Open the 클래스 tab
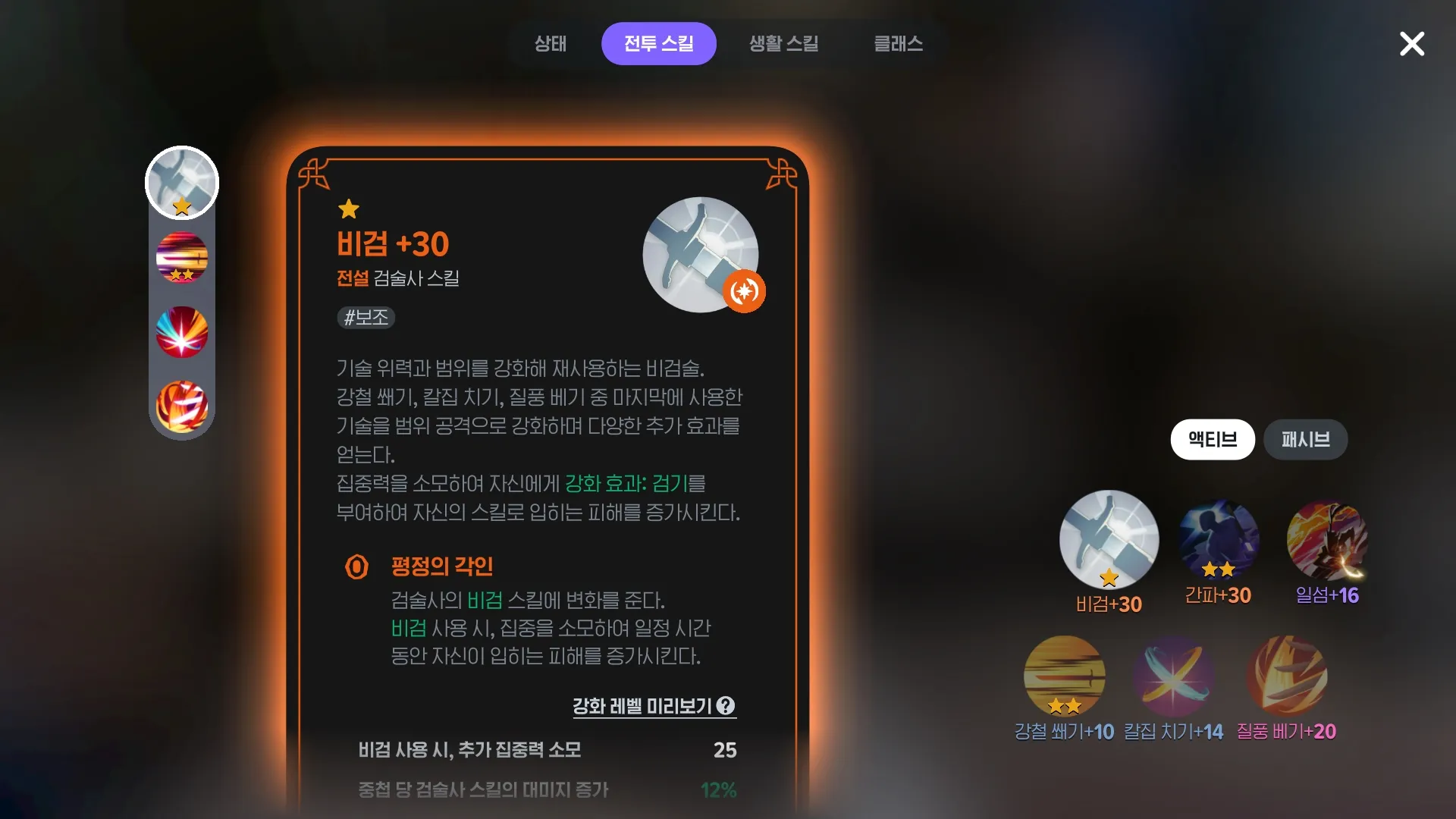This screenshot has width=1456, height=819. (x=898, y=43)
